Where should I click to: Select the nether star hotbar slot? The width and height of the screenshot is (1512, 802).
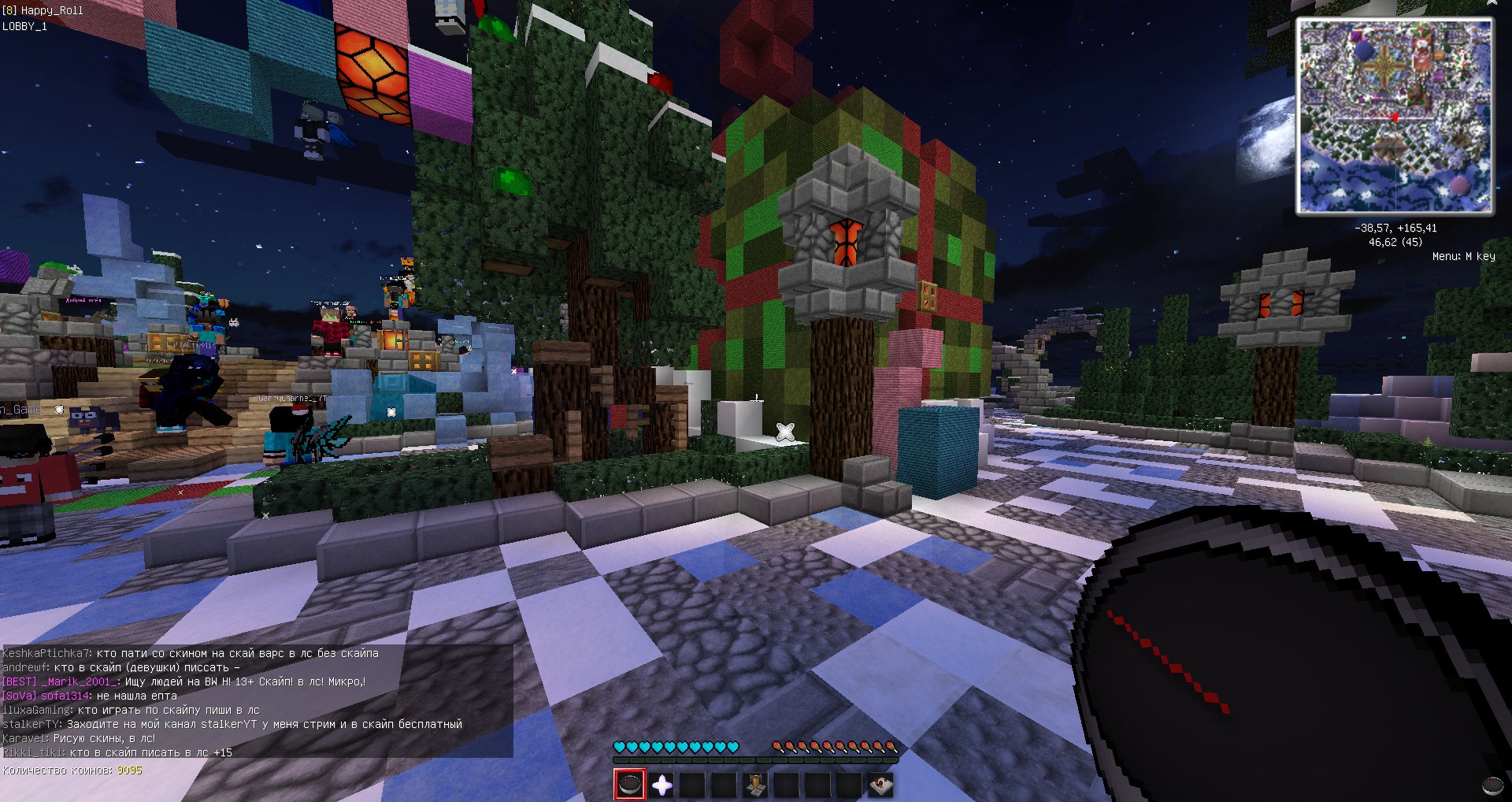[x=661, y=785]
